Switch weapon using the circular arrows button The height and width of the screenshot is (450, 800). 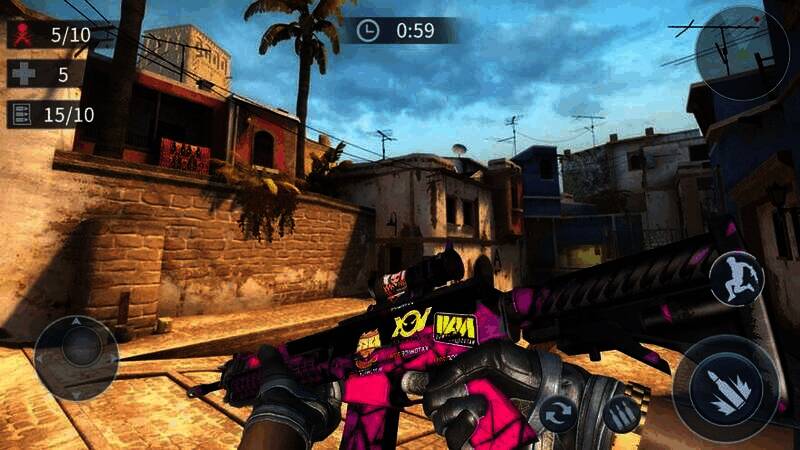coord(558,413)
